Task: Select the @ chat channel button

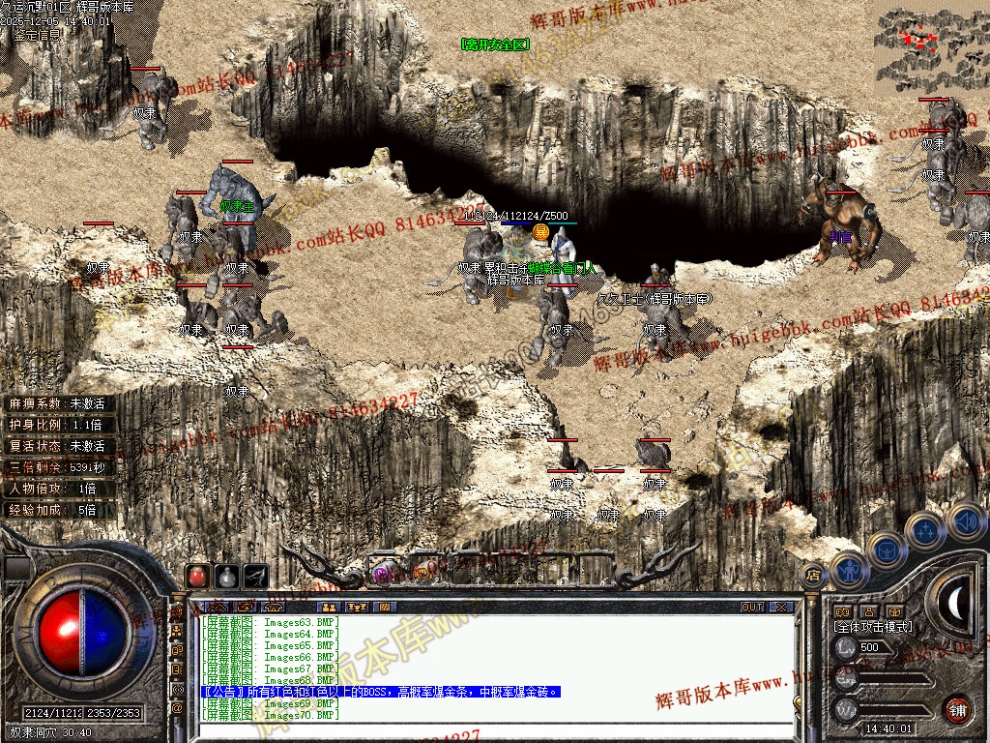Action: (178, 708)
